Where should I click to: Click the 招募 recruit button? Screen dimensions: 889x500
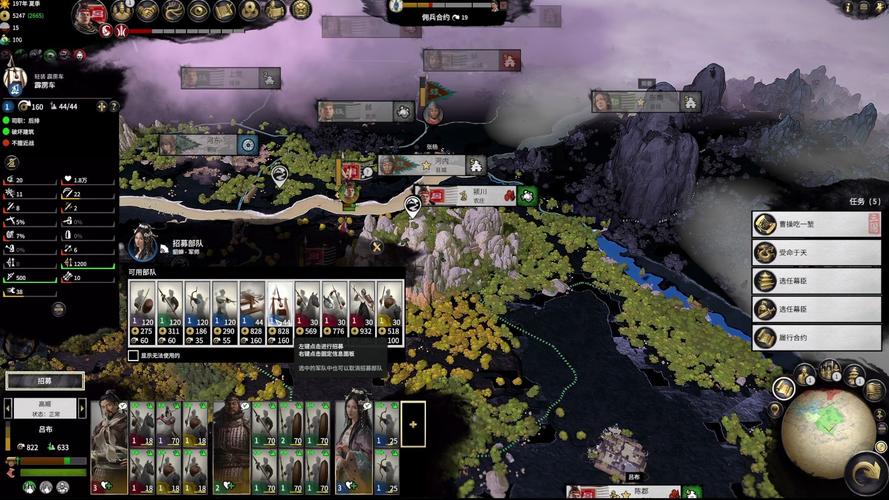44,381
